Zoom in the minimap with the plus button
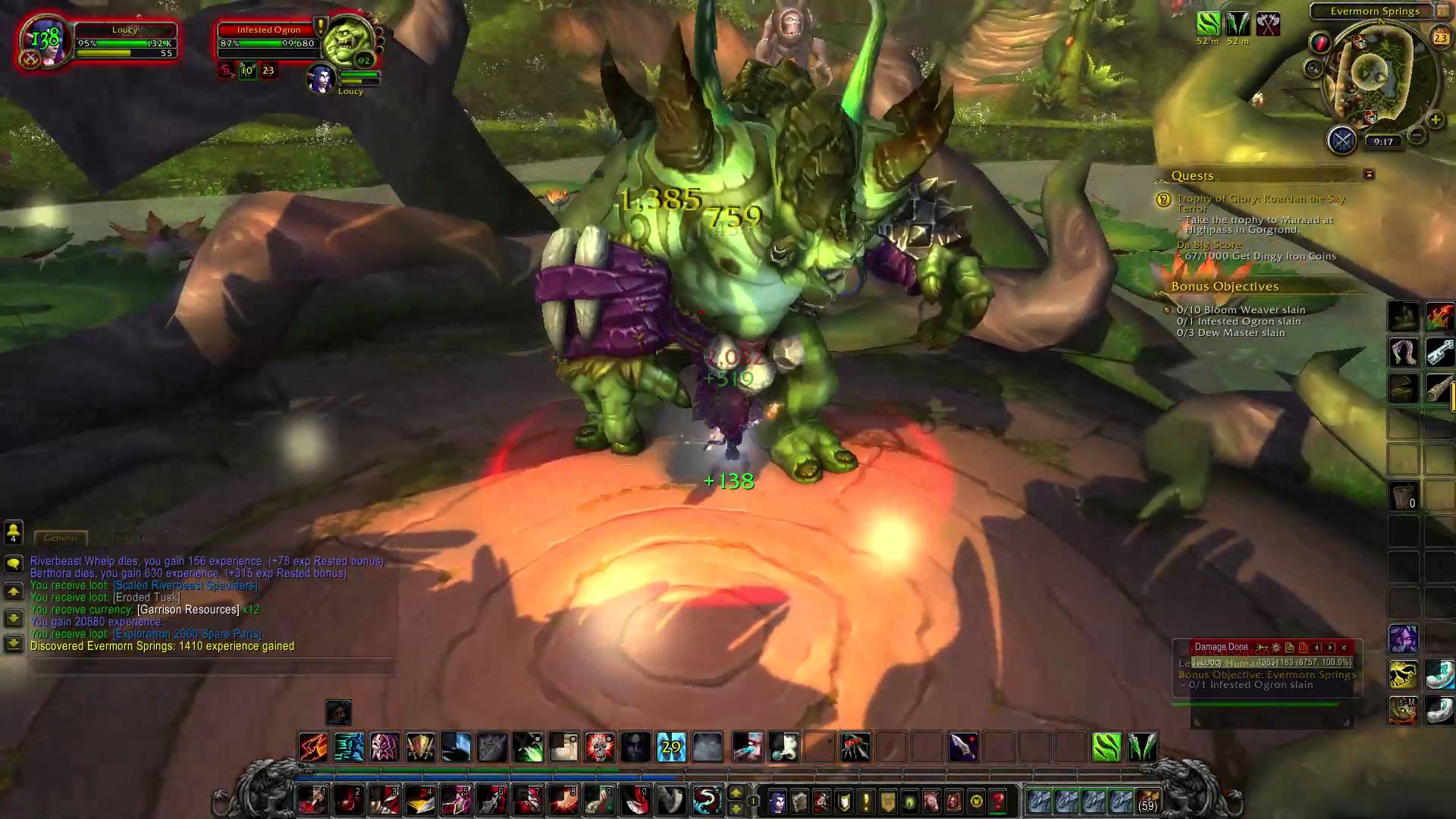 coord(1435,120)
